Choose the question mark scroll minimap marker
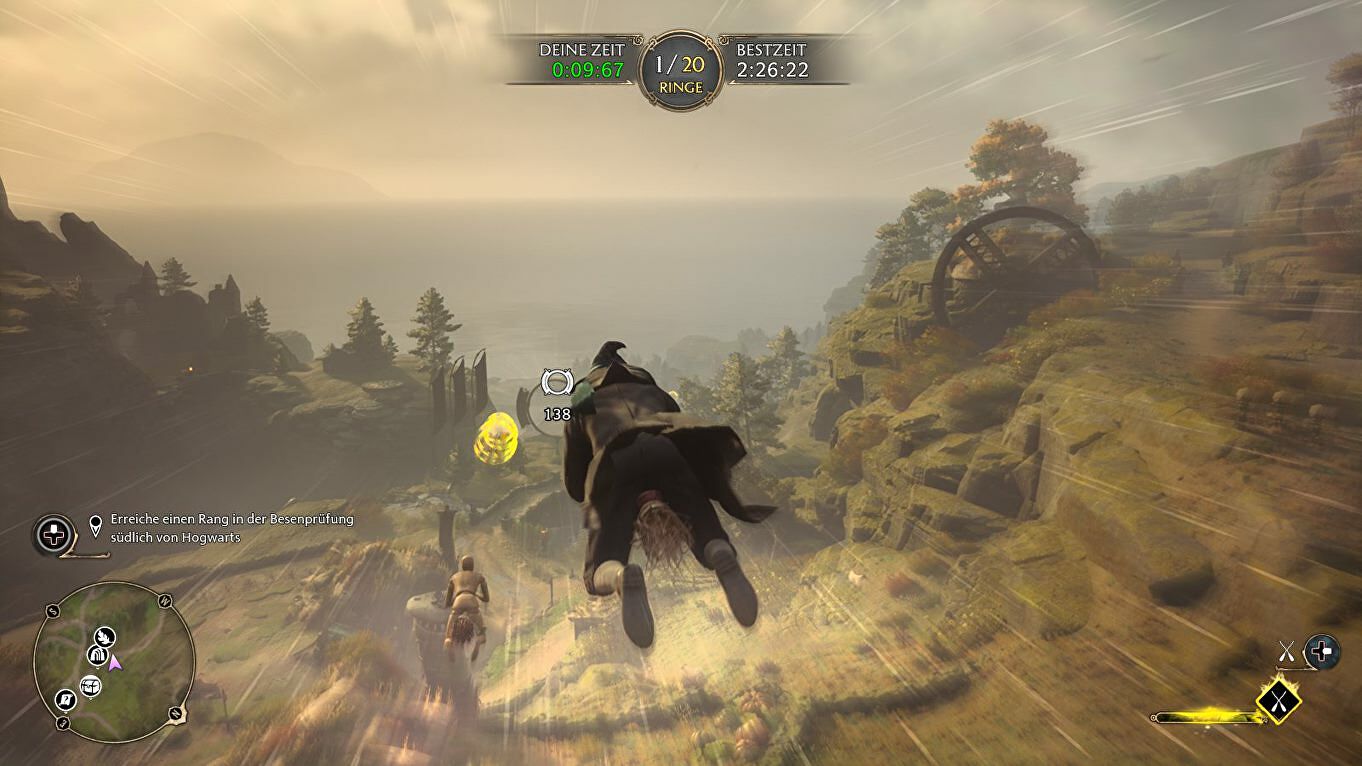 pyautogui.click(x=66, y=699)
